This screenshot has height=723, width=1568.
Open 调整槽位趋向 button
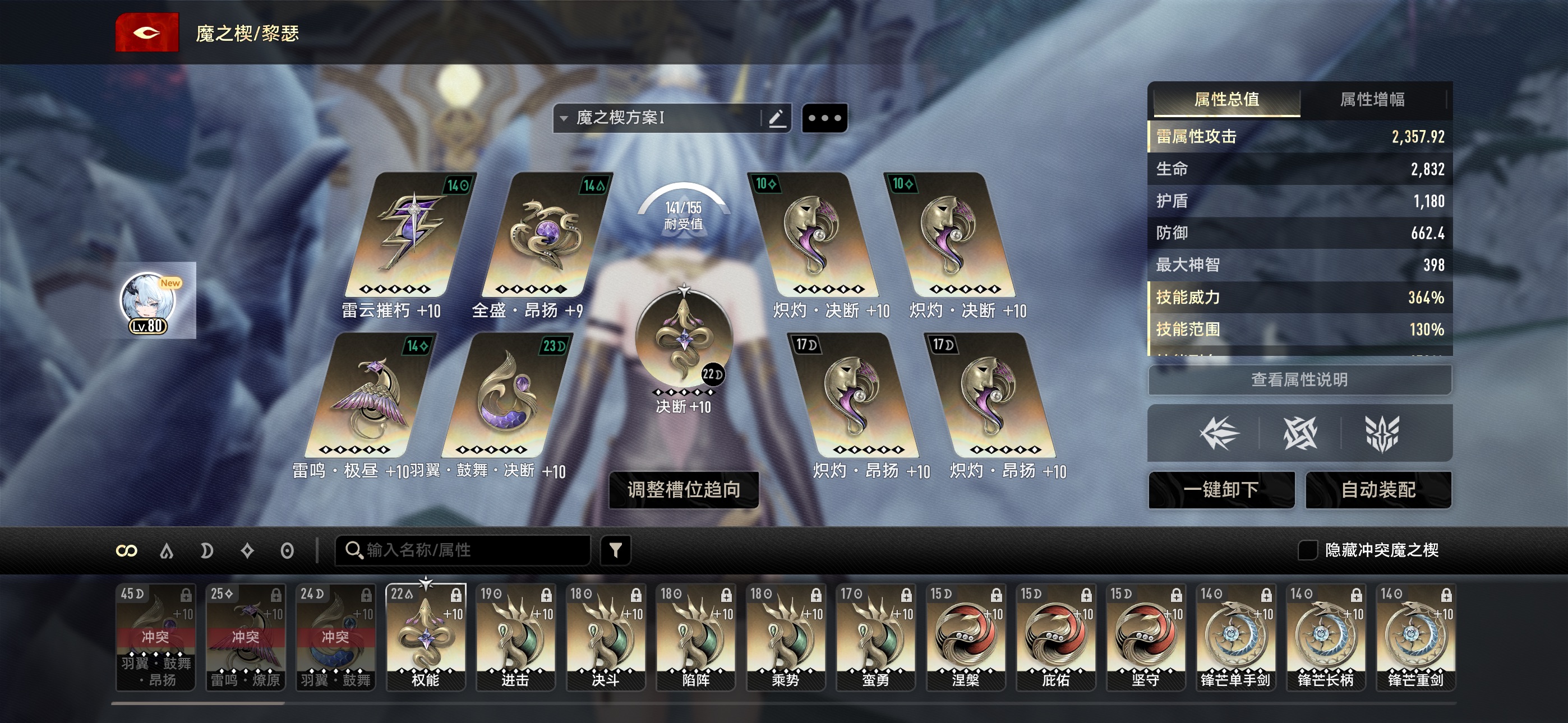684,489
